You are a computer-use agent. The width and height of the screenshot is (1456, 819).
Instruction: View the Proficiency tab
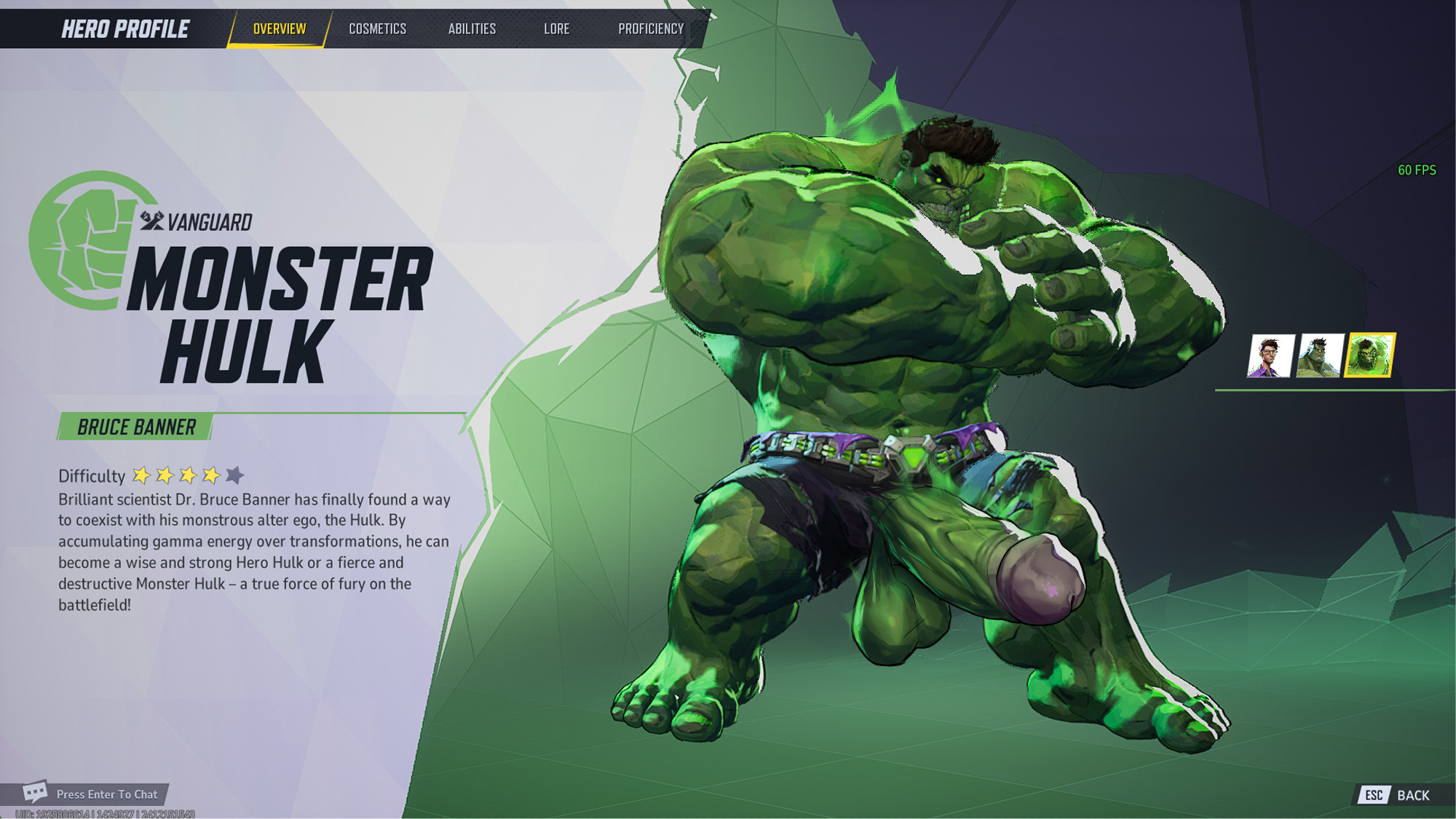(651, 29)
